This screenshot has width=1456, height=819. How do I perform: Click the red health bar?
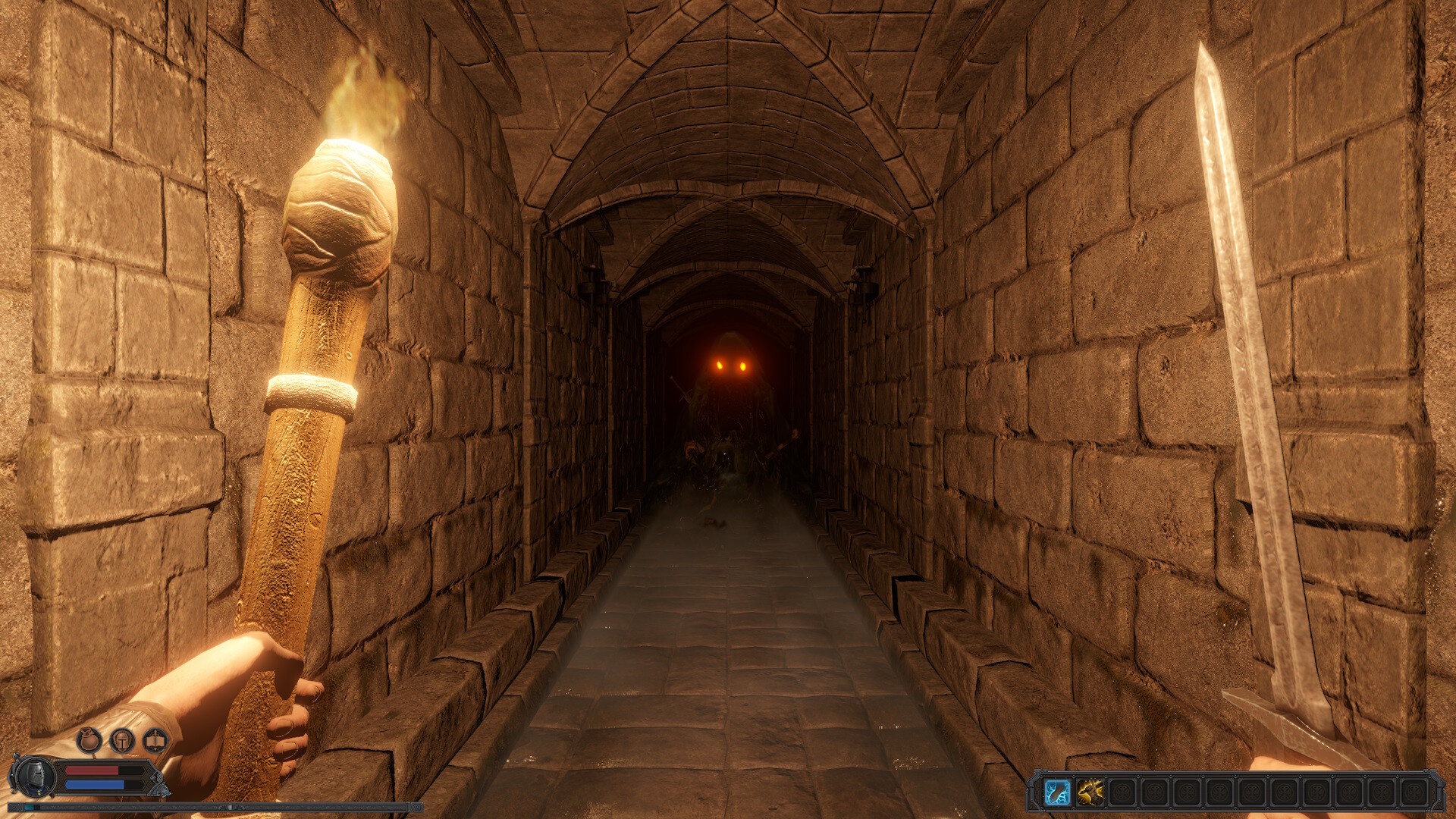93,770
